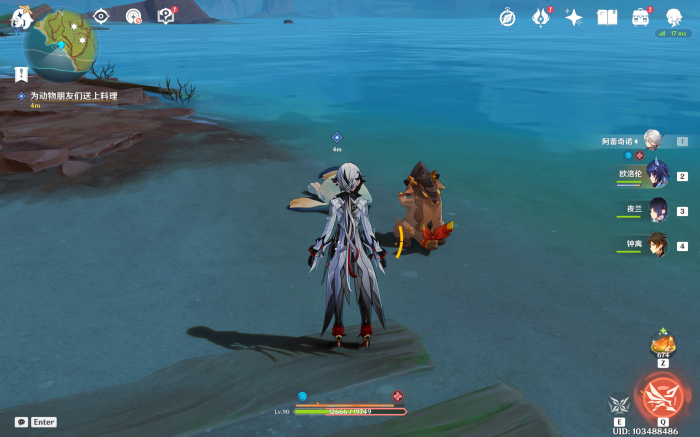Select active party member Arlecchino
Screen dimensions: 700x437
pos(652,141)
